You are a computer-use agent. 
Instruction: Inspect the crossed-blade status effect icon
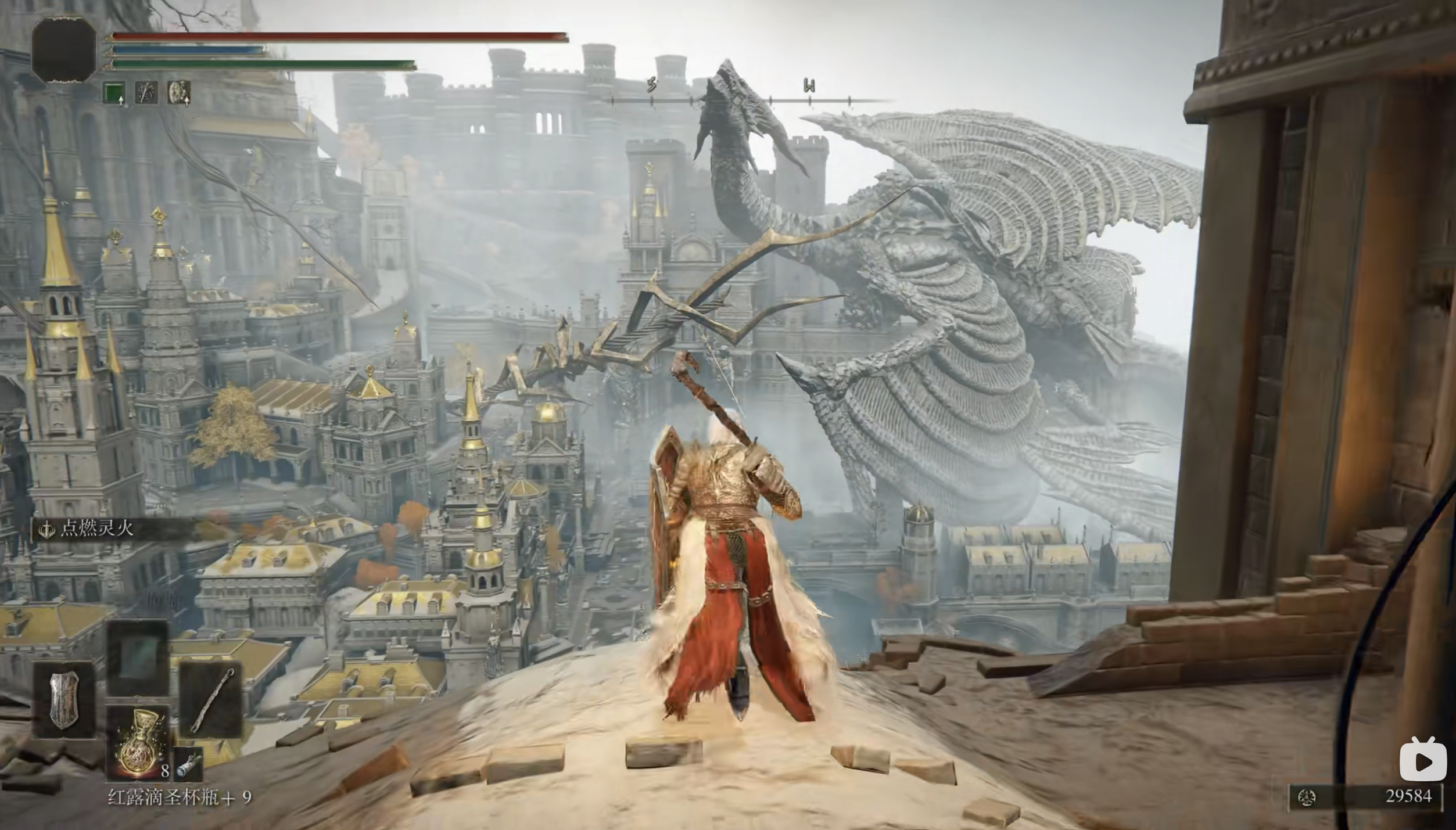click(x=146, y=92)
